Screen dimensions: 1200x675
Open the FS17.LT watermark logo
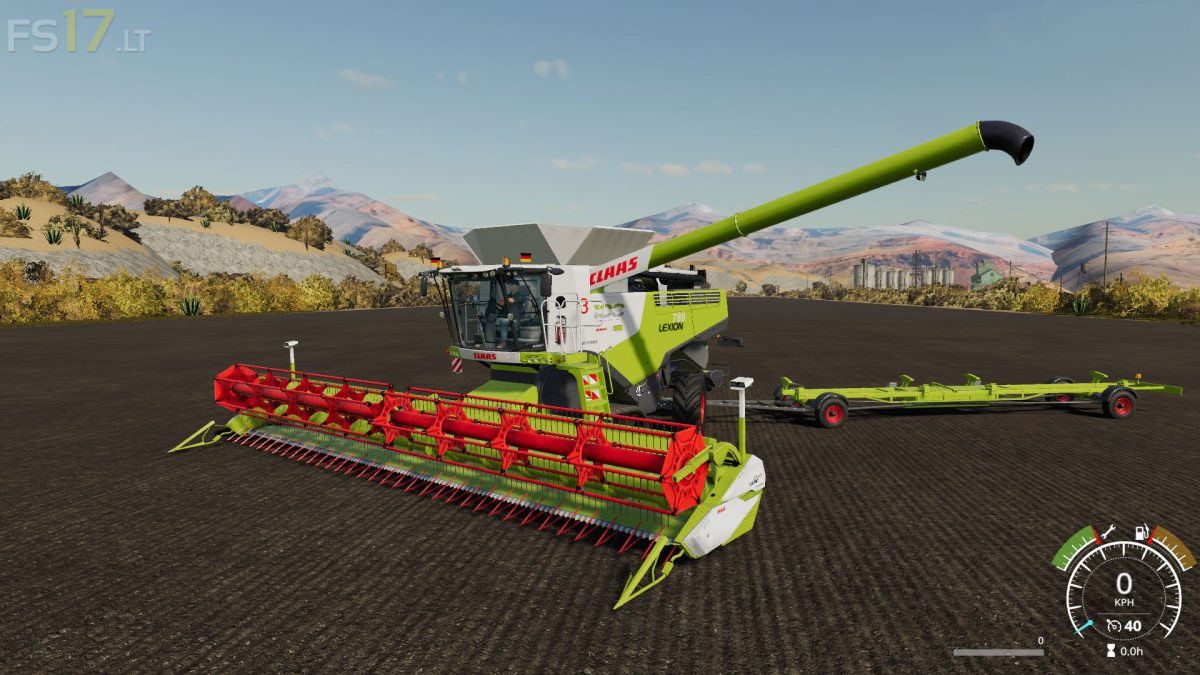click(x=77, y=32)
